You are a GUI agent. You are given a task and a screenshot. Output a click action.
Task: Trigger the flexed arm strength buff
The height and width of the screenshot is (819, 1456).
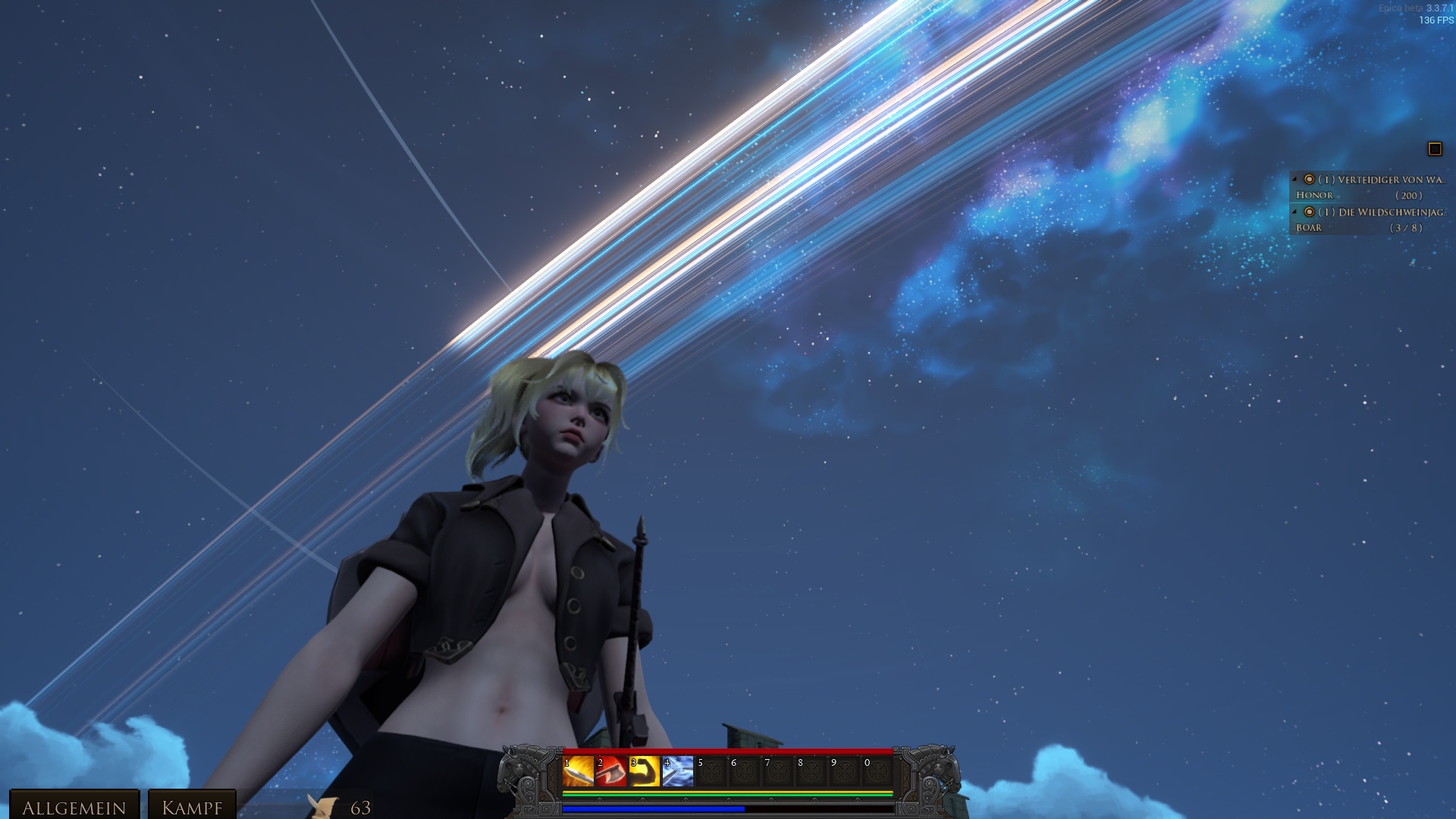pos(645,771)
